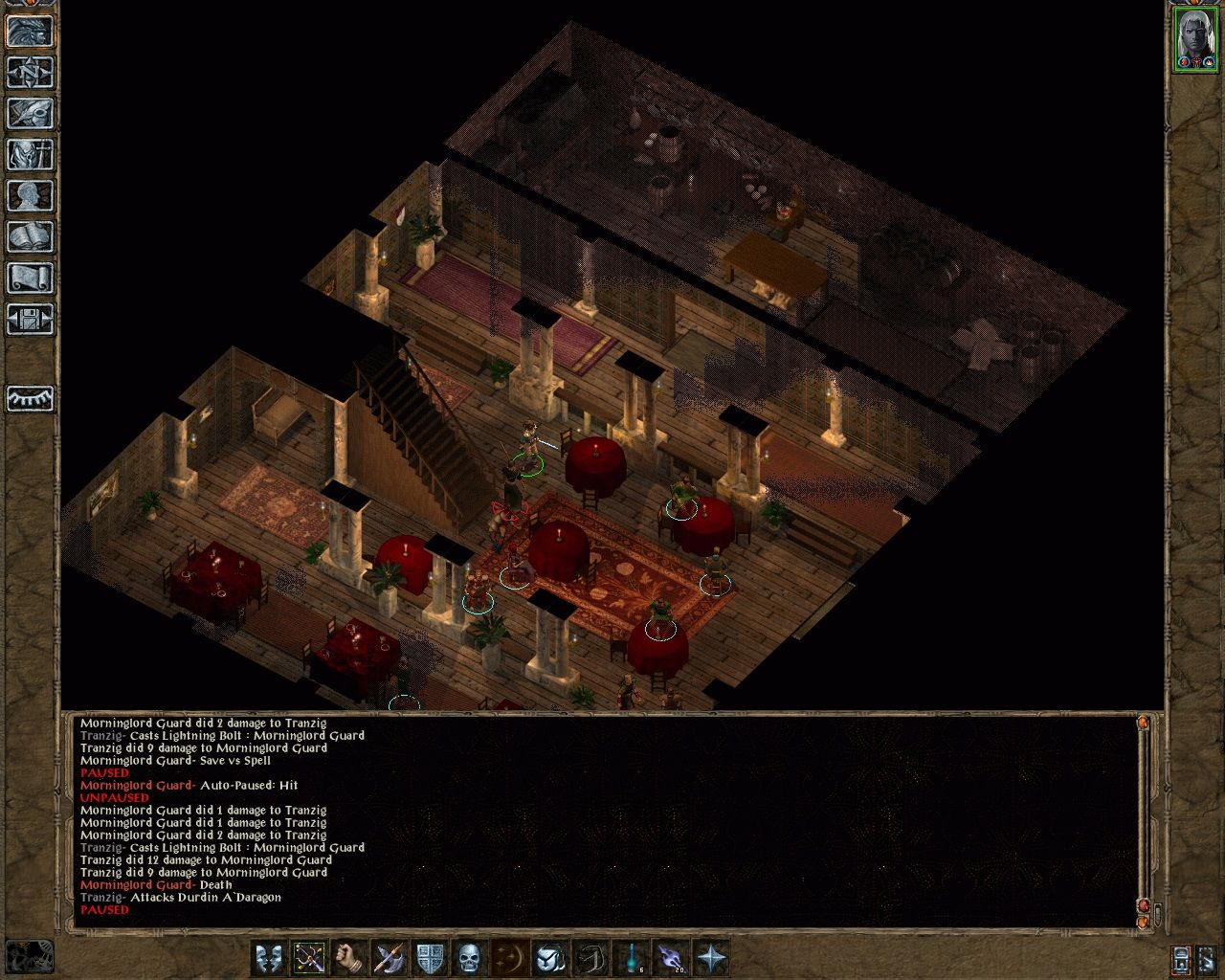Open the helmet special abilities button
This screenshot has width=1225, height=980.
tap(550, 957)
